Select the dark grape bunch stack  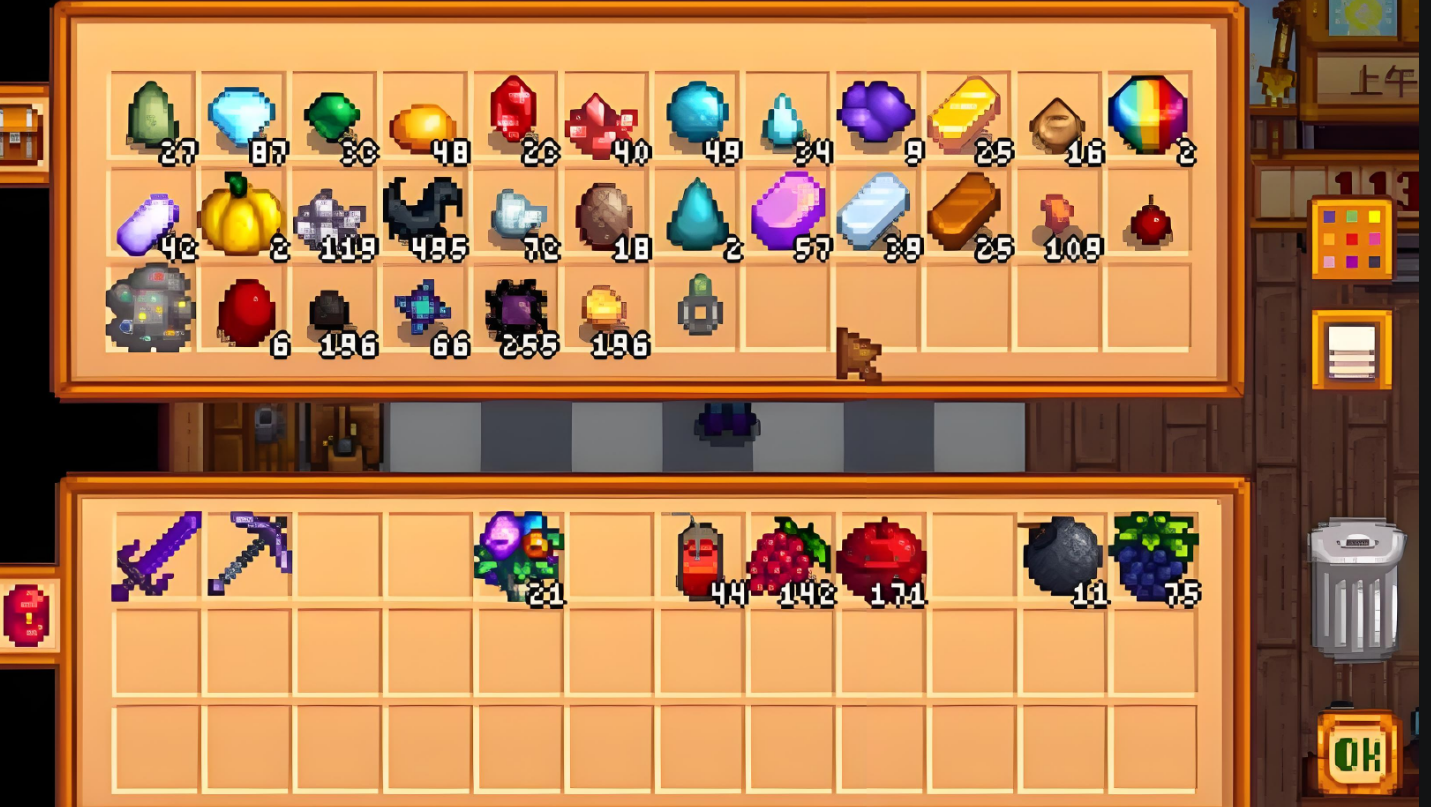[1153, 554]
